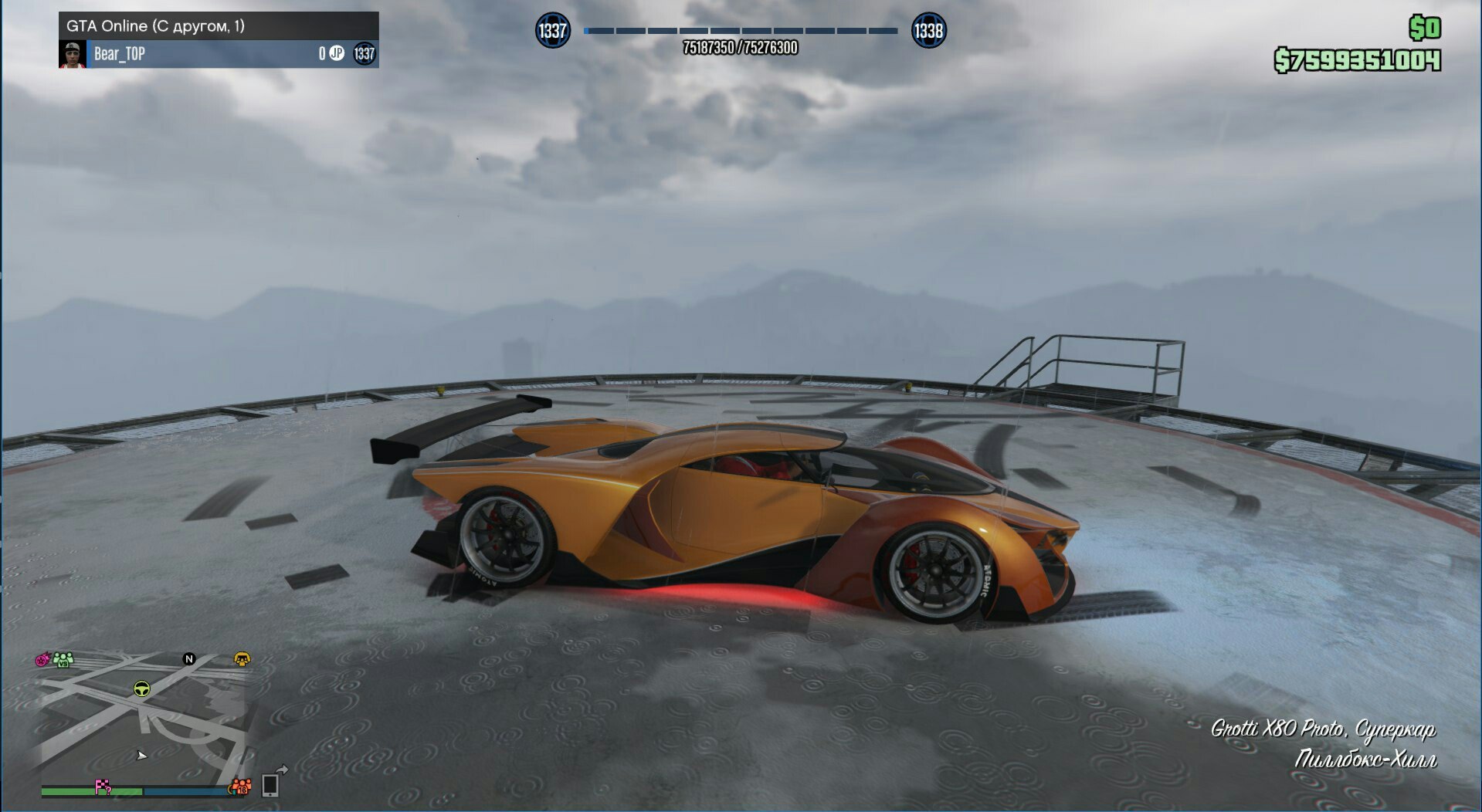Select the pink flaming wheel map marker
1482x812 pixels.
pos(42,660)
